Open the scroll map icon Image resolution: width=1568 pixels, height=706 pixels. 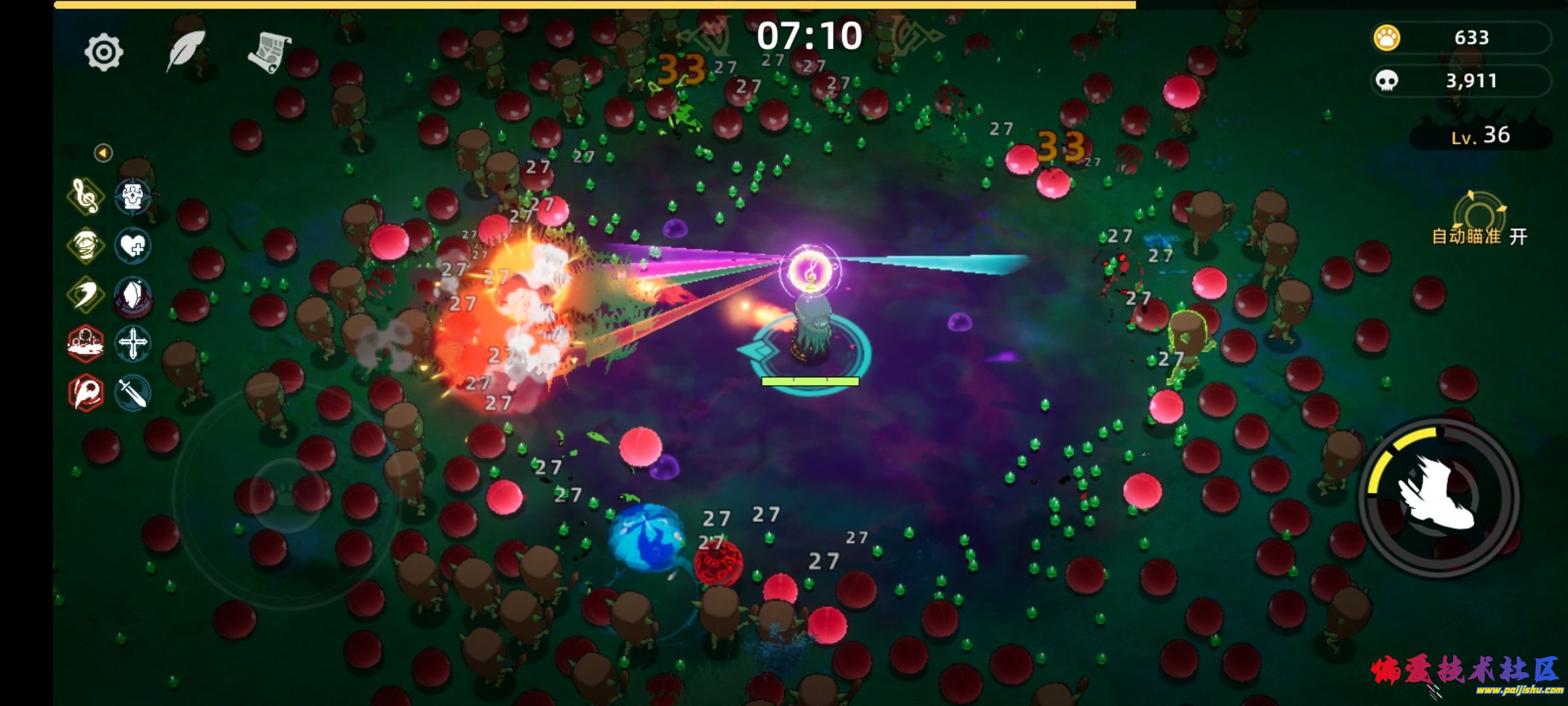269,52
